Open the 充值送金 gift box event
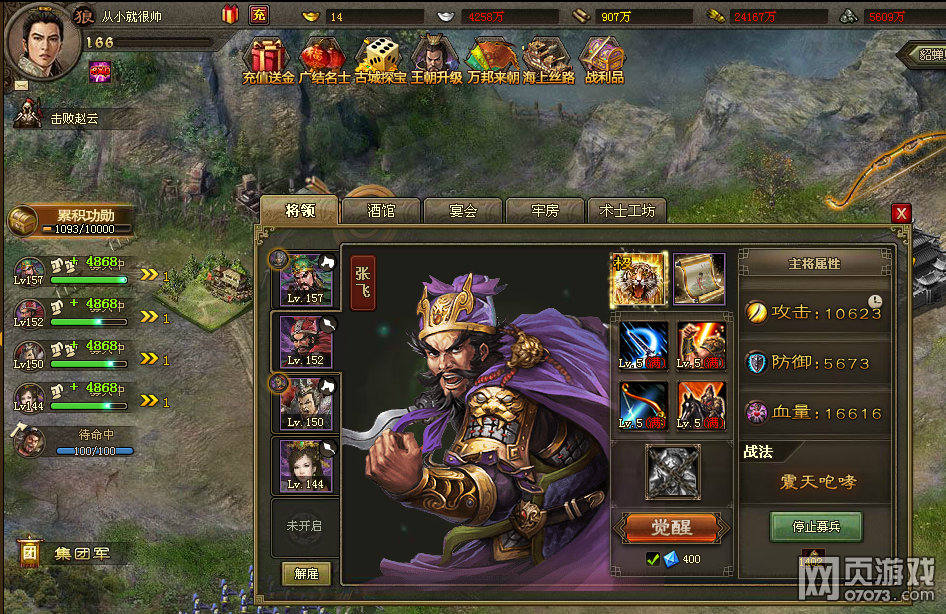The height and width of the screenshot is (614, 946). pos(267,59)
